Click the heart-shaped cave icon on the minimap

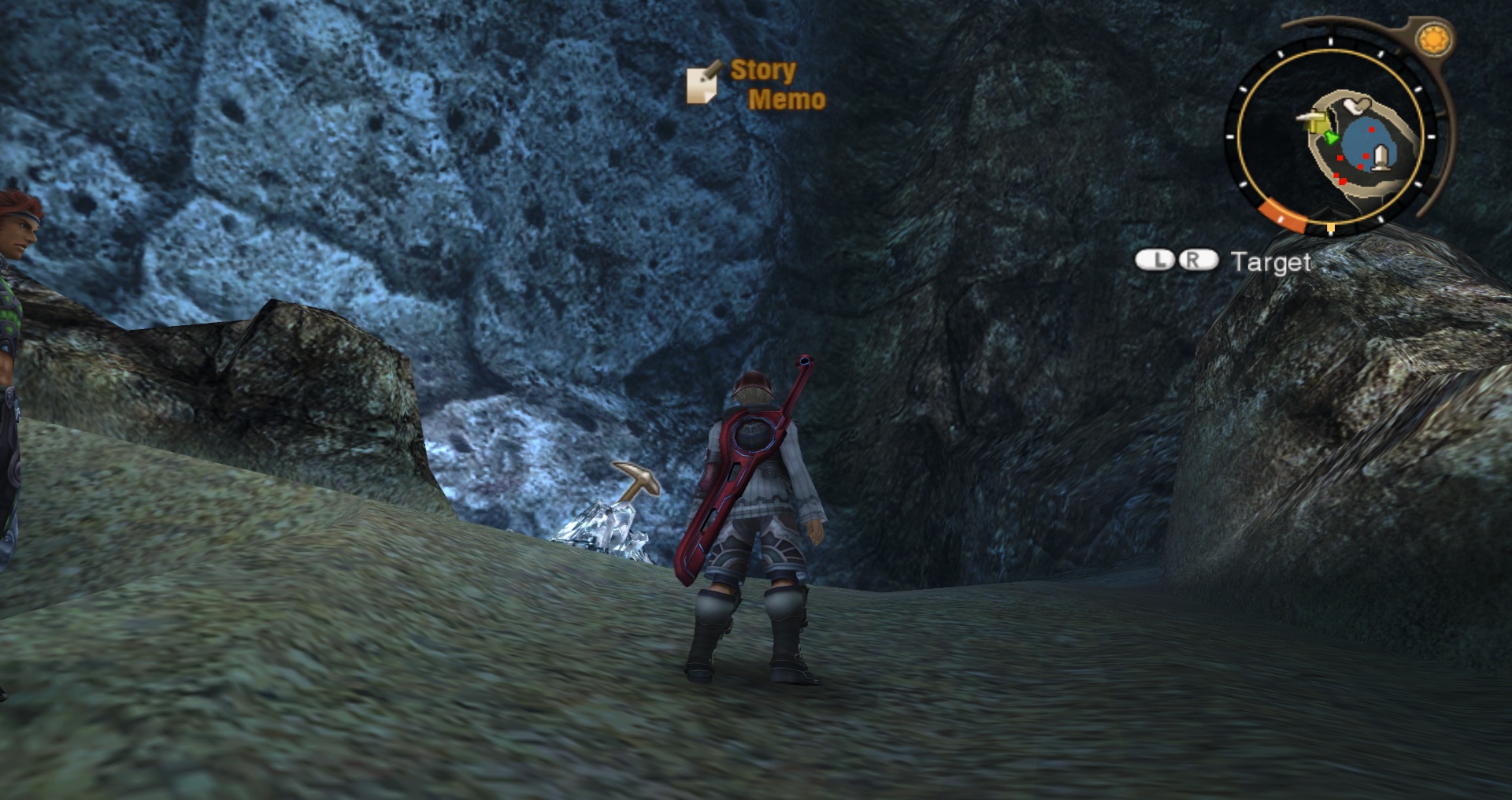pyautogui.click(x=1356, y=106)
